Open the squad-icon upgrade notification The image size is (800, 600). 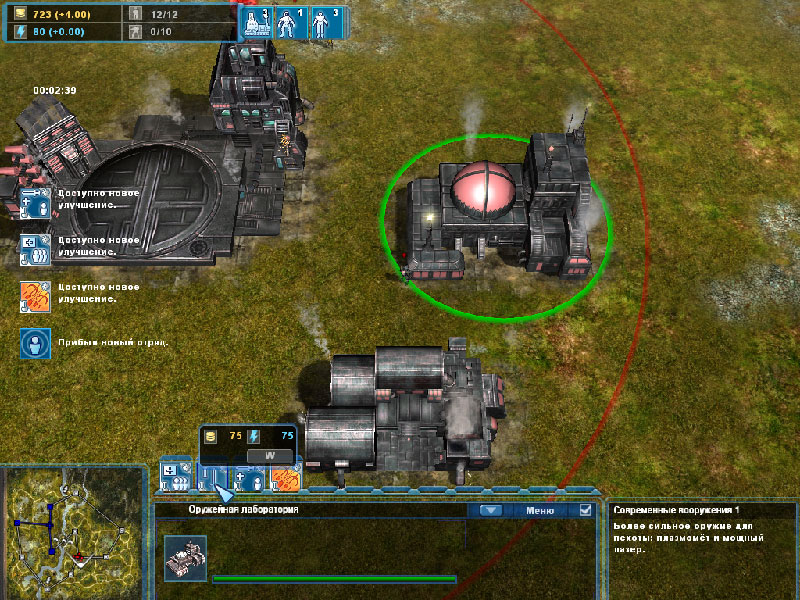coord(35,249)
